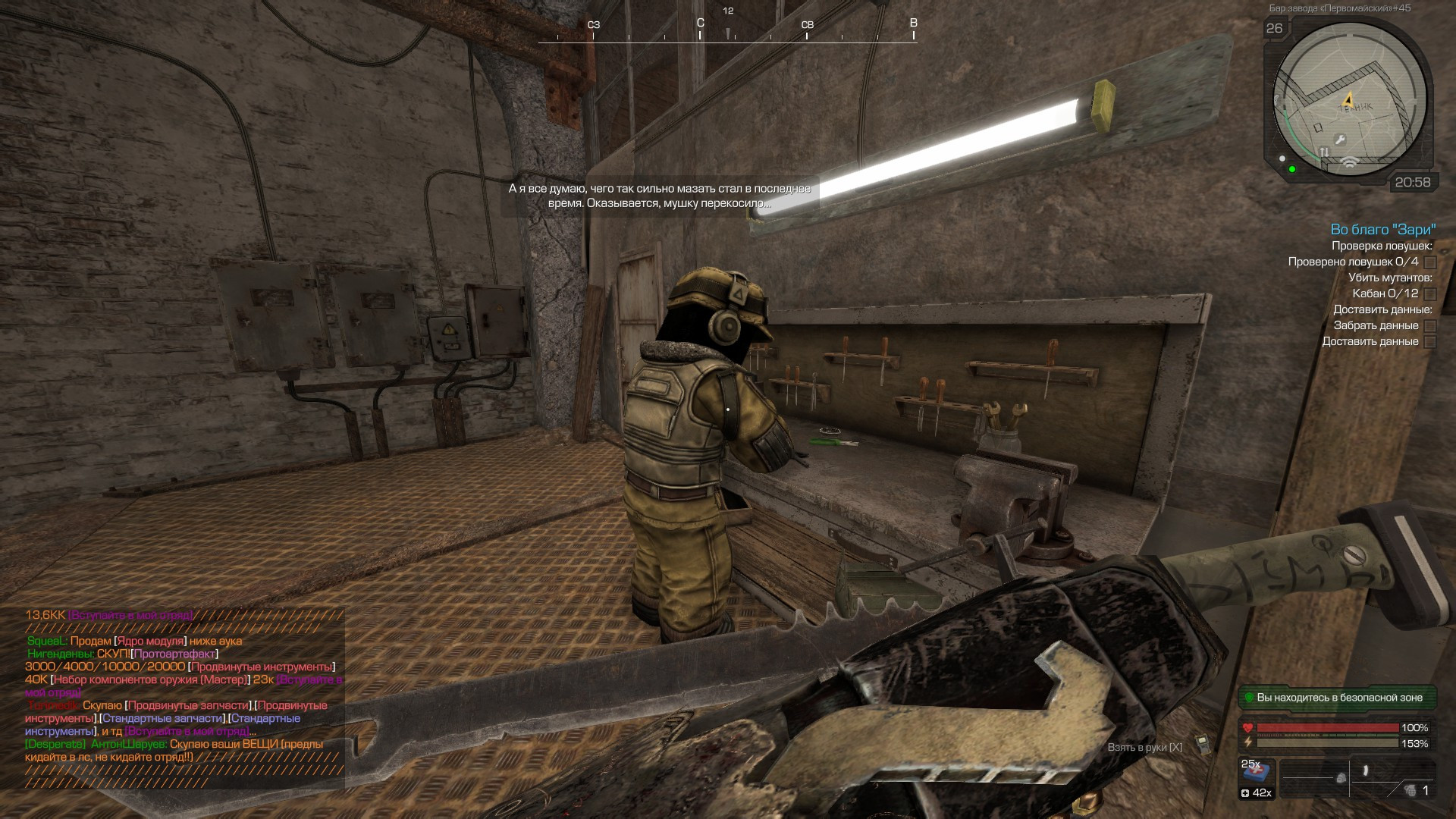This screenshot has width=1456, height=819.
Task: Click the [Ядро модуля] item link in chat
Action: [x=150, y=641]
